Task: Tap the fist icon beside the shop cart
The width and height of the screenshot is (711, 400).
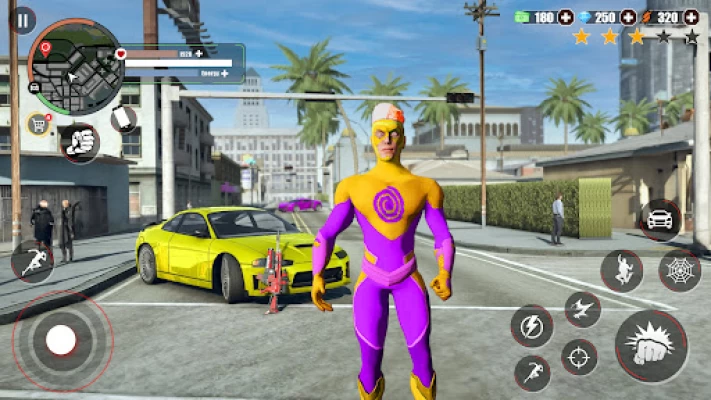Action: point(79,141)
